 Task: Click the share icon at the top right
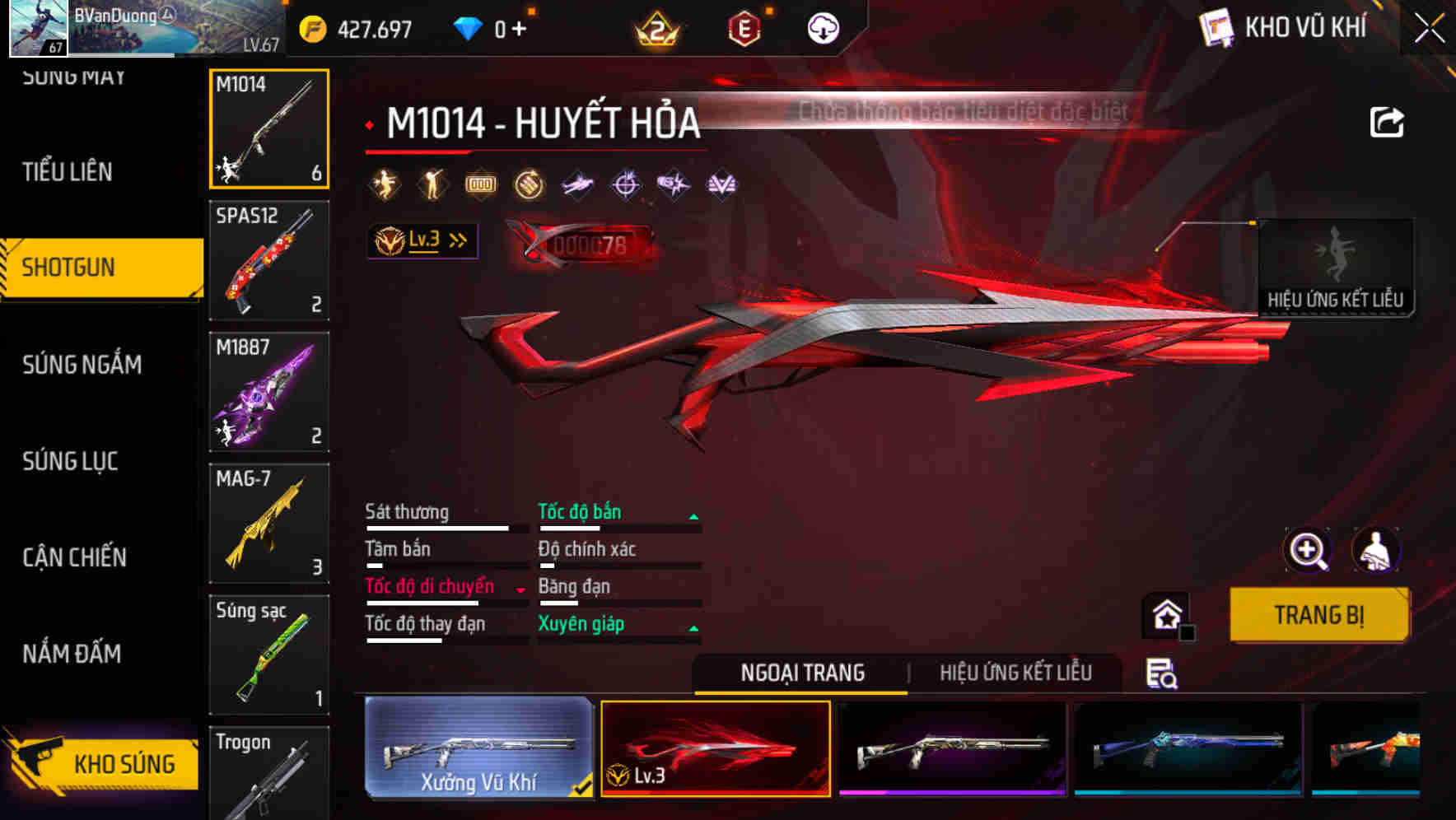click(1387, 121)
